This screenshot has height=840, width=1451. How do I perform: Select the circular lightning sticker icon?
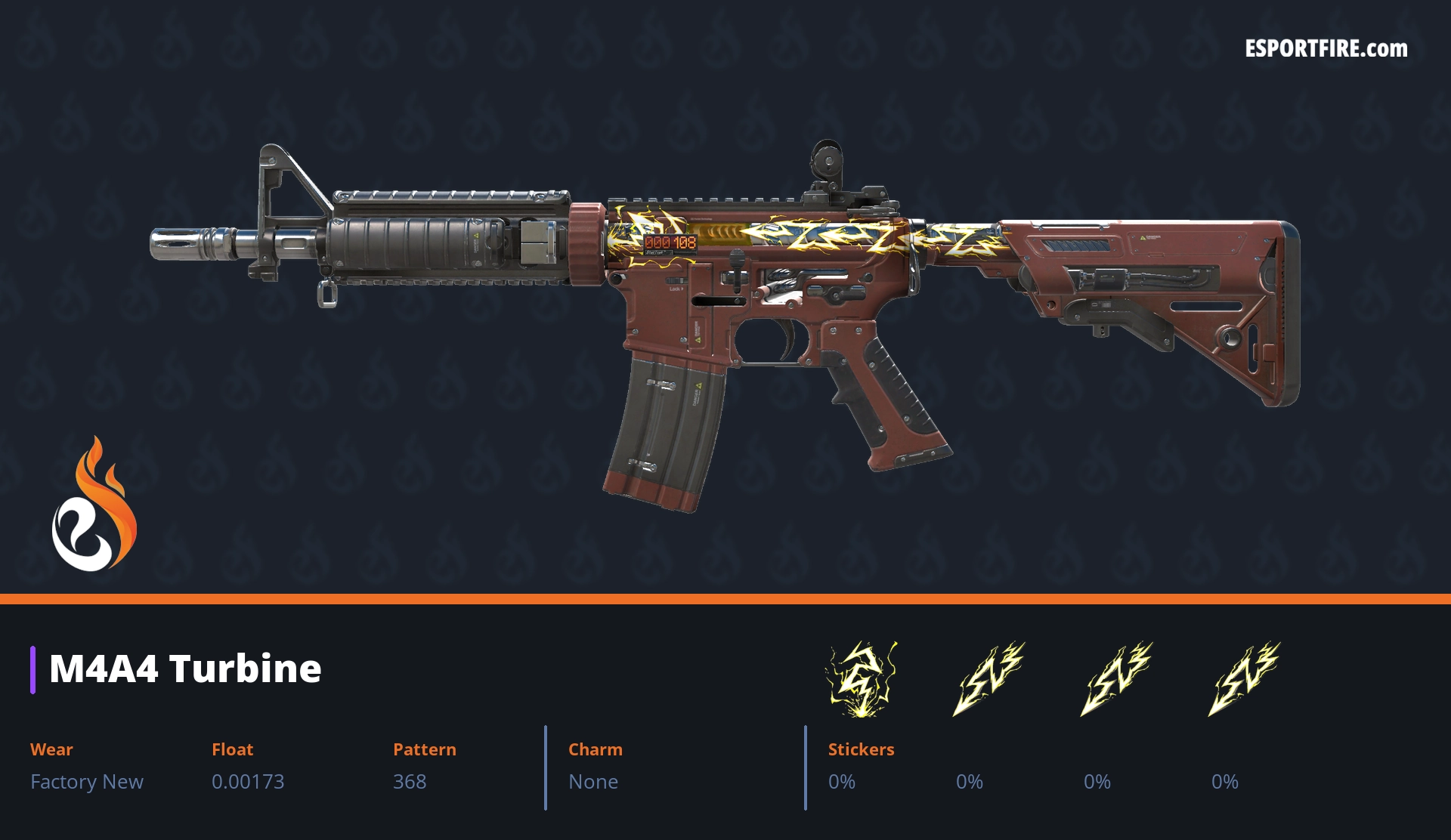[861, 679]
